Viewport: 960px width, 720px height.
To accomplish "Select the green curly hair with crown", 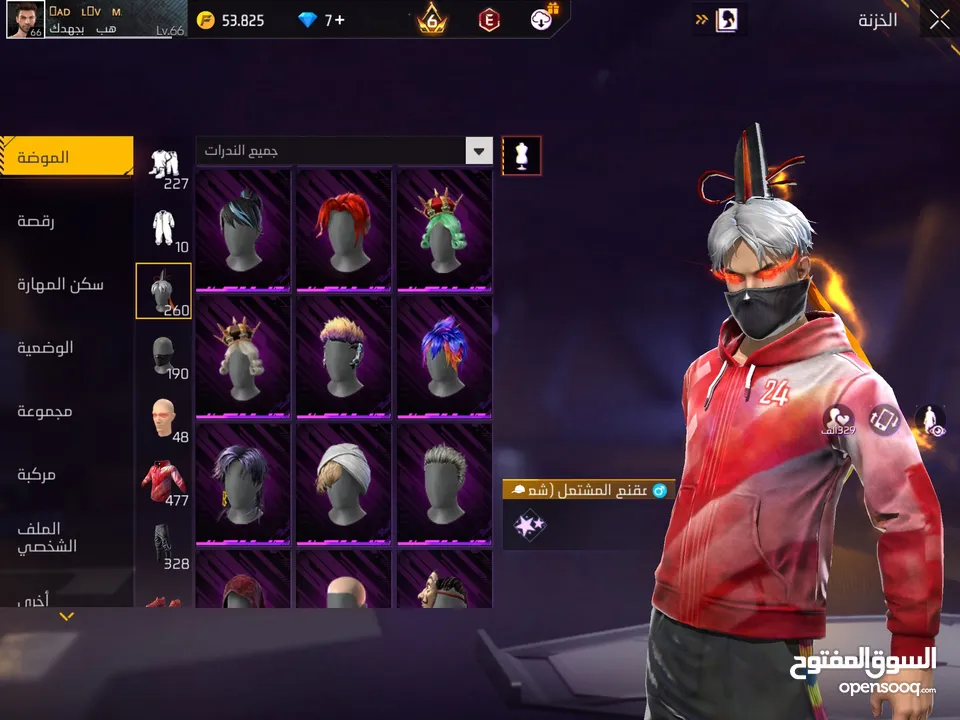I will (444, 228).
